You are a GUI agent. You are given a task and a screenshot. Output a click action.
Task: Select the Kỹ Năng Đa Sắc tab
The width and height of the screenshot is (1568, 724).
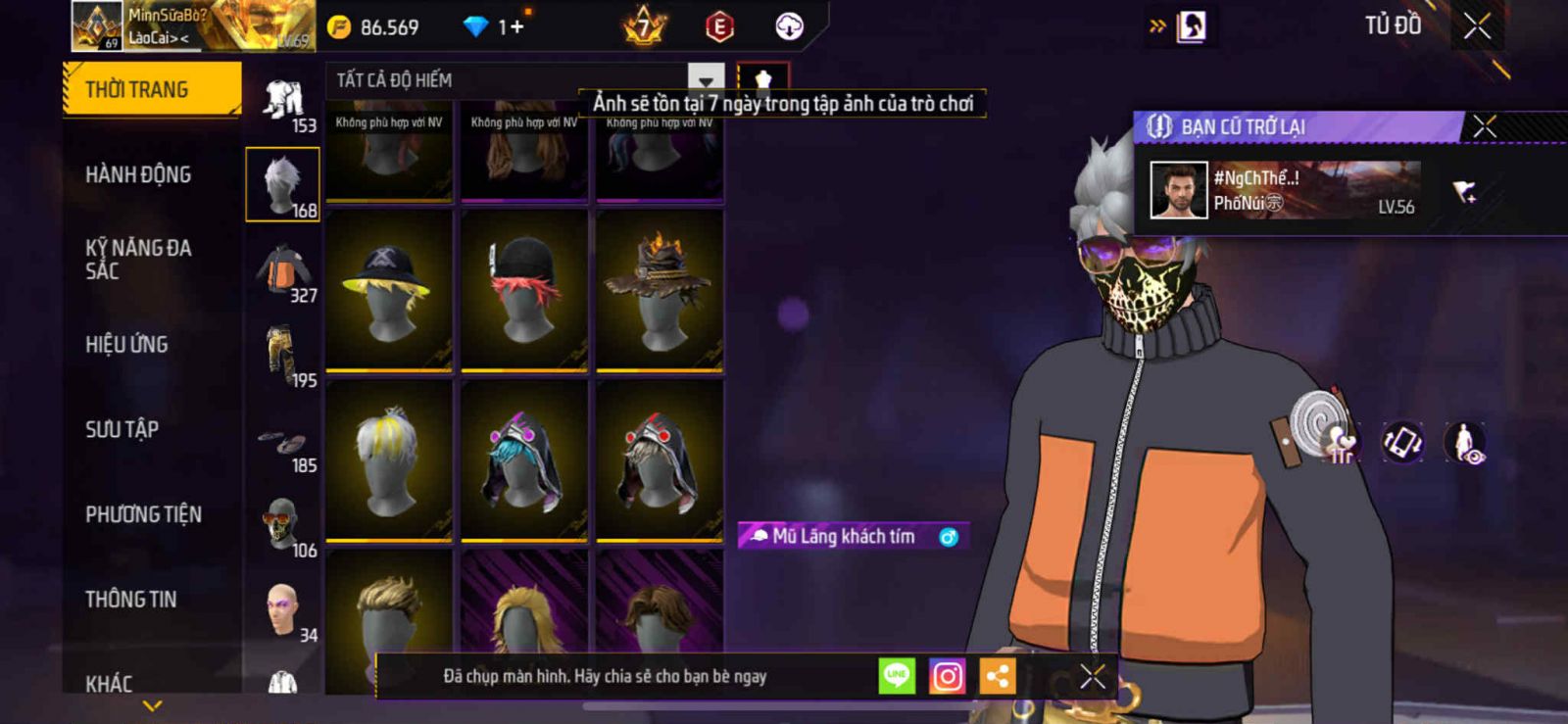[138, 260]
